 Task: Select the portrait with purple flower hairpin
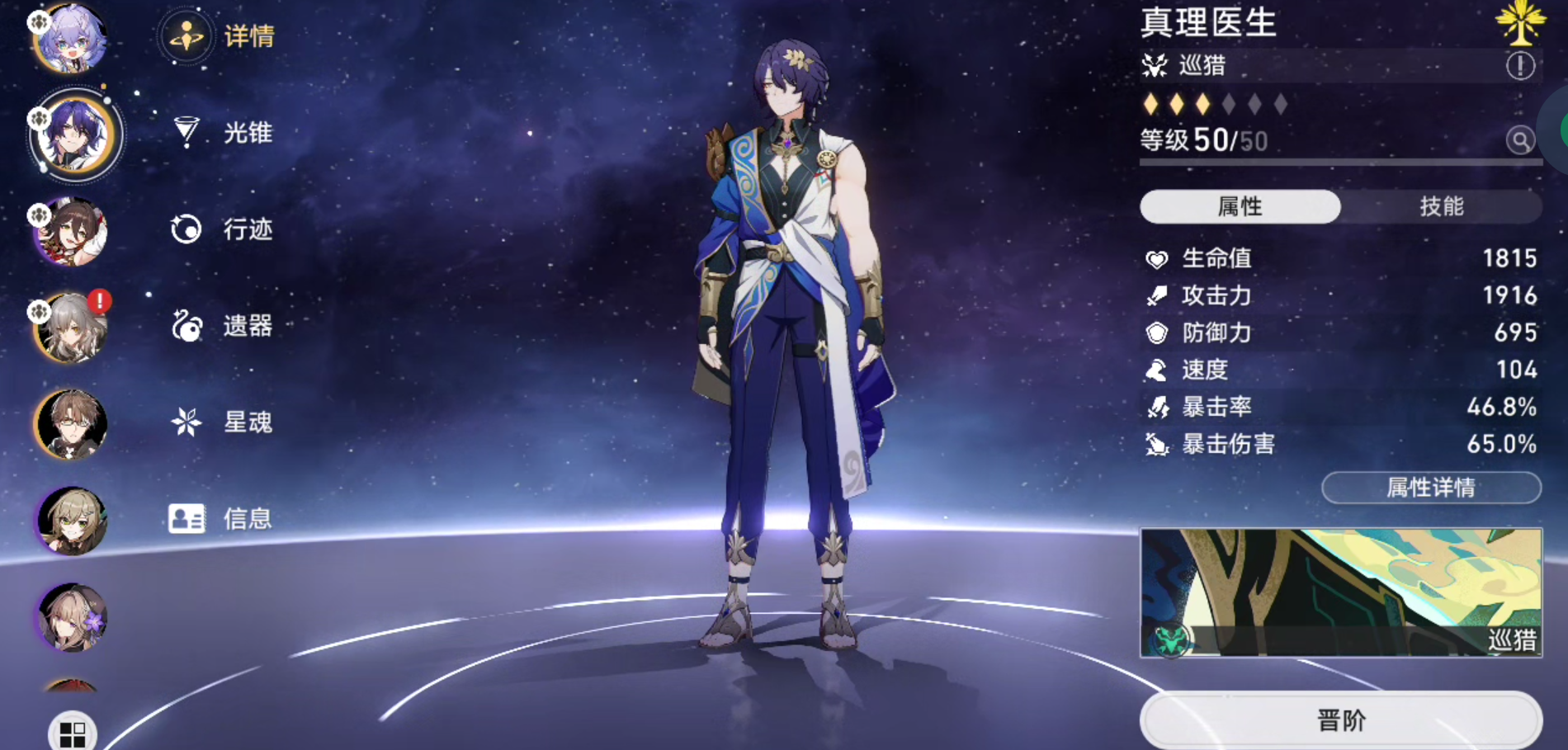pos(71,617)
